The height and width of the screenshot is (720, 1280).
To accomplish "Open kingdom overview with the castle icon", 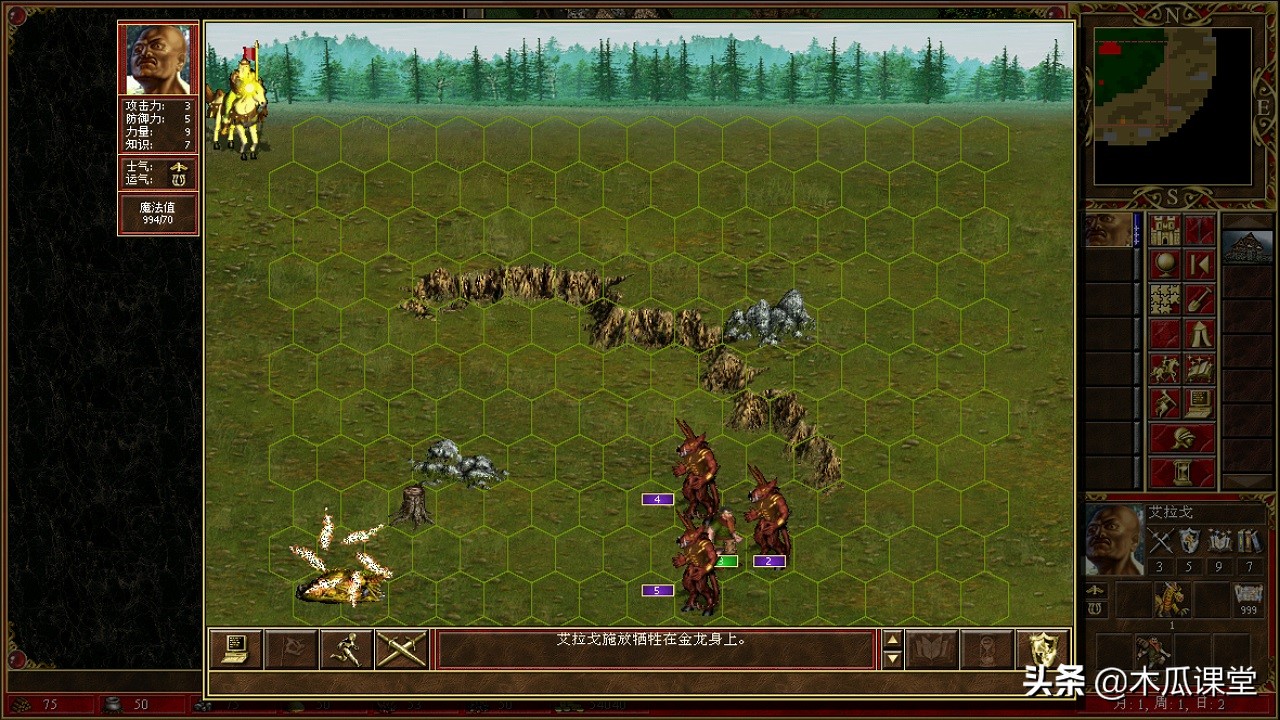I will (1165, 231).
